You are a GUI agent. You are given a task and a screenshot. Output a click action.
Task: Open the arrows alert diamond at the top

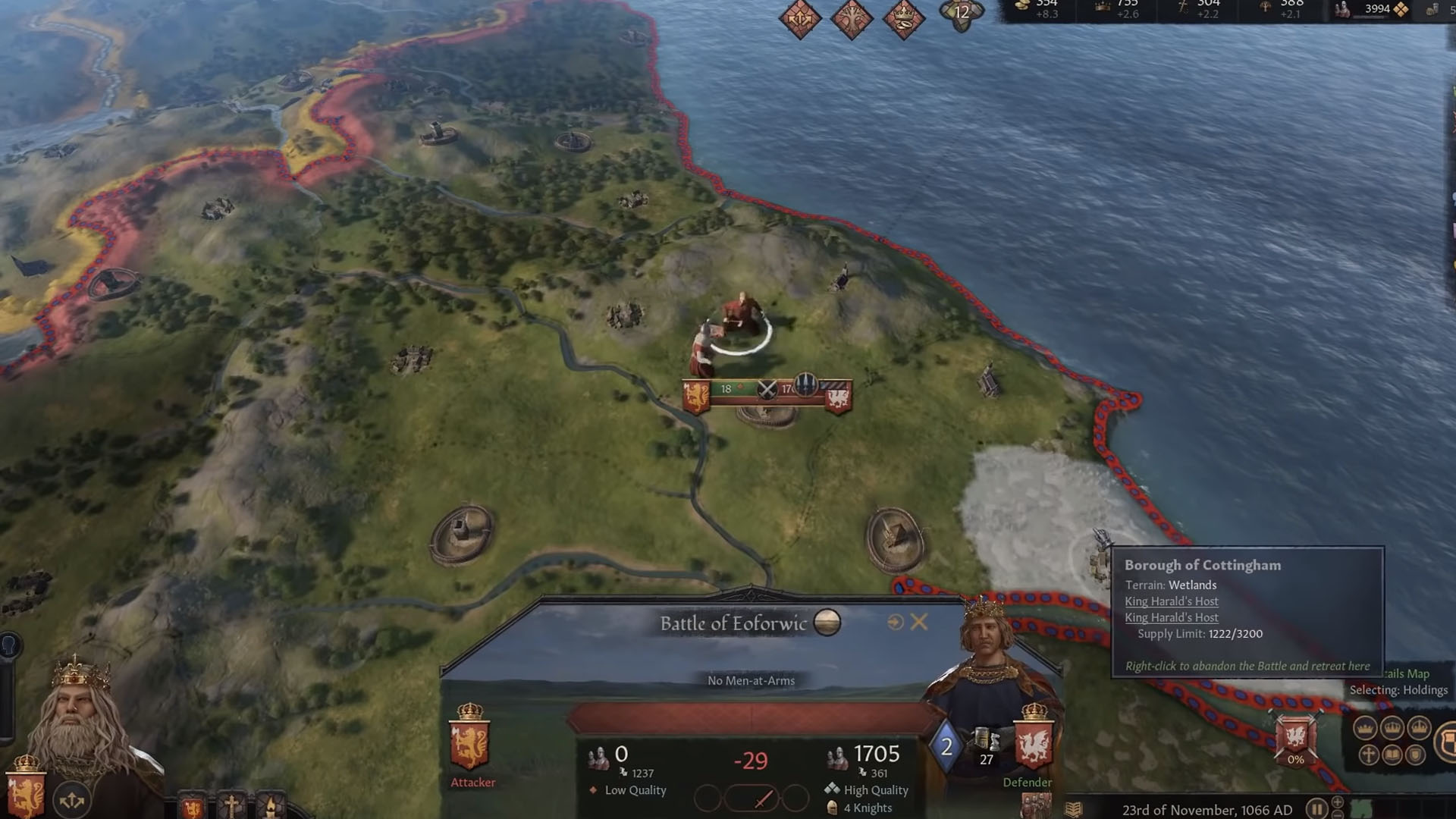(x=800, y=17)
